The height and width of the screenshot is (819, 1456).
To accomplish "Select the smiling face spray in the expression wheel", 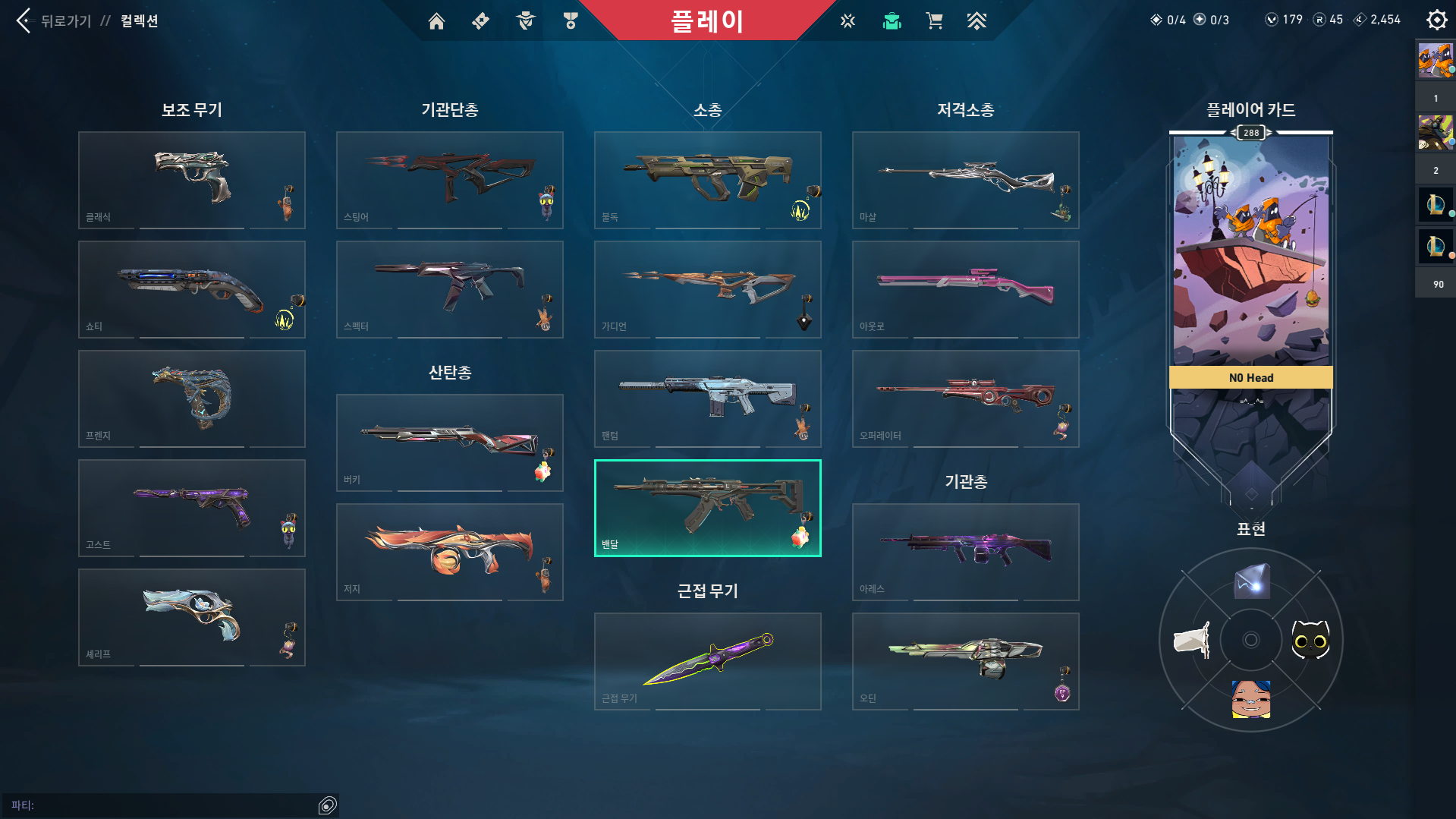I will click(x=1251, y=700).
